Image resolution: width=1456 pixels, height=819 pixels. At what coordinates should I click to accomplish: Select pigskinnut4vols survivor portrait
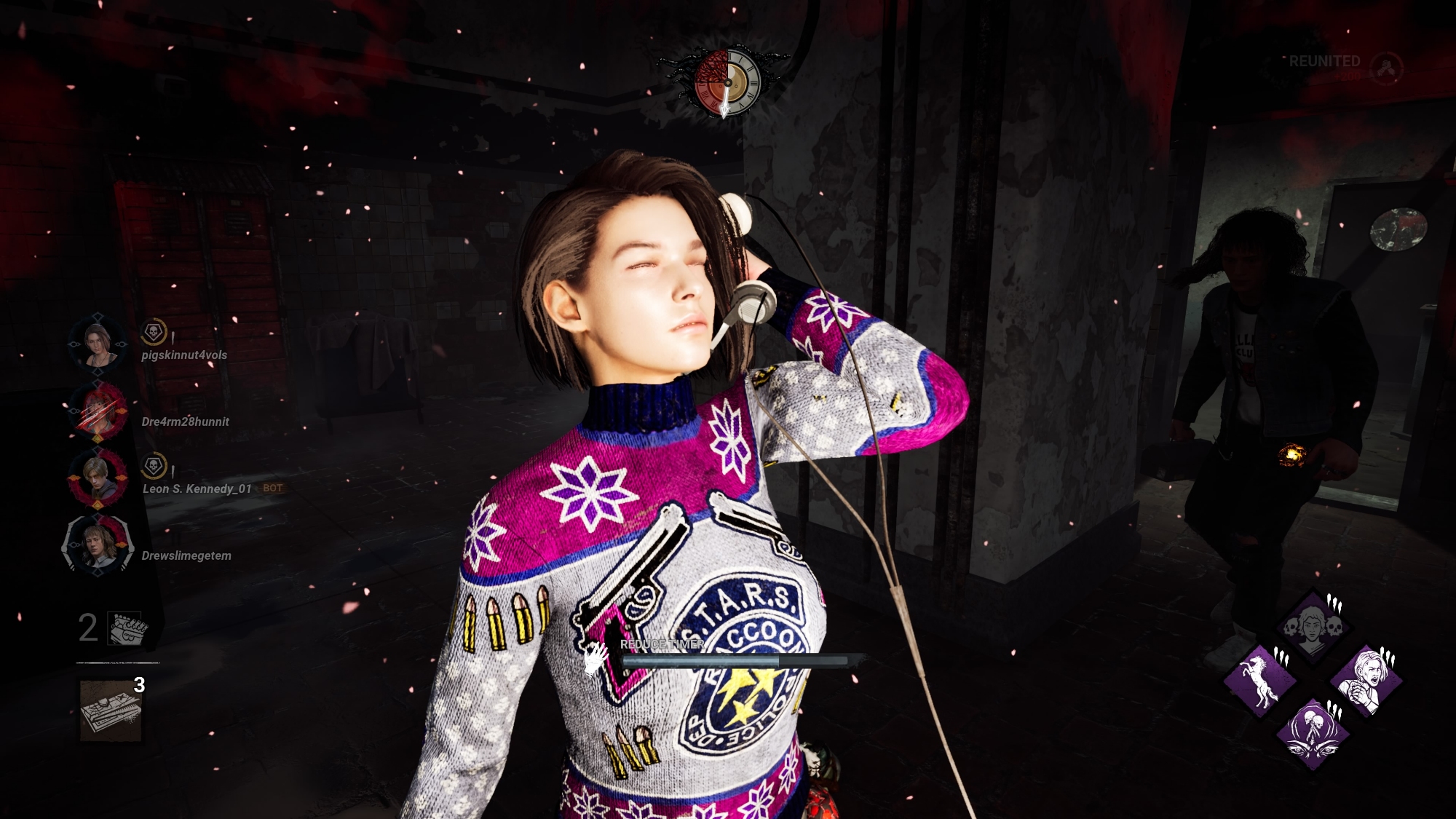pyautogui.click(x=98, y=343)
